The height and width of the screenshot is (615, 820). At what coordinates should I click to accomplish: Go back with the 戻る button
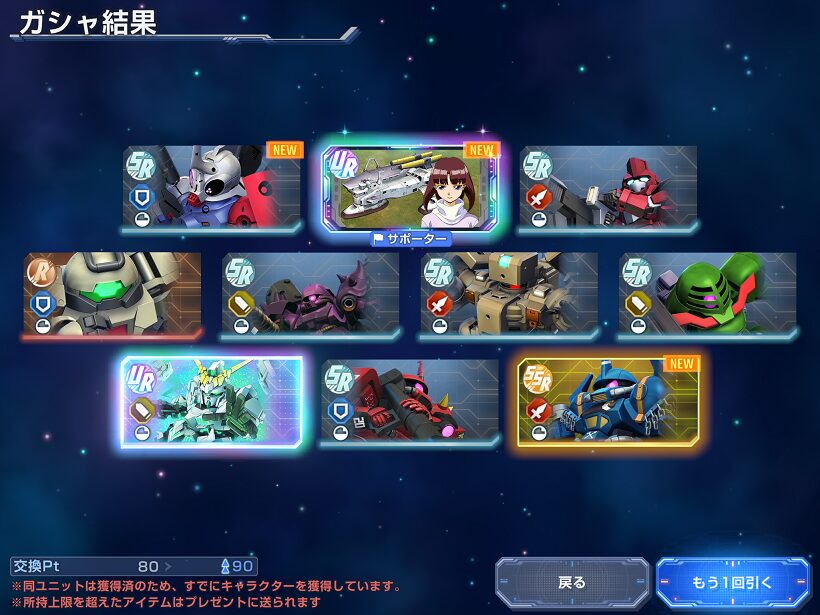click(572, 582)
